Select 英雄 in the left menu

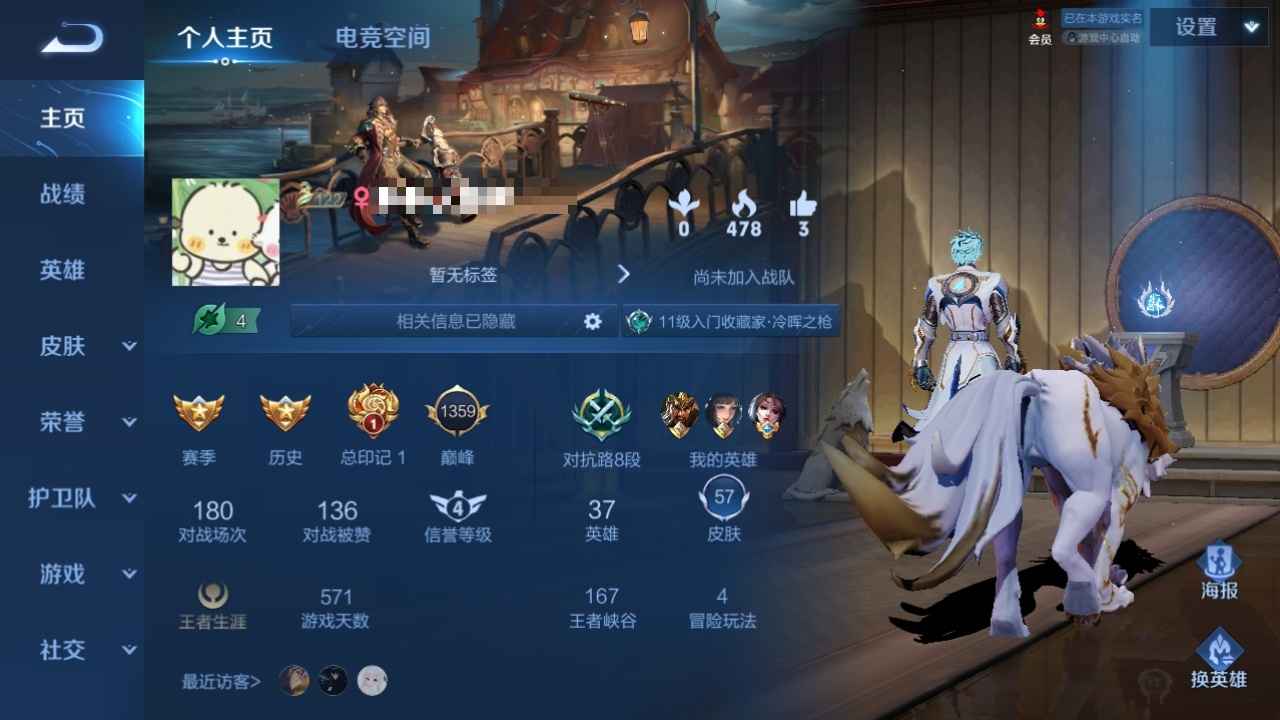(62, 270)
